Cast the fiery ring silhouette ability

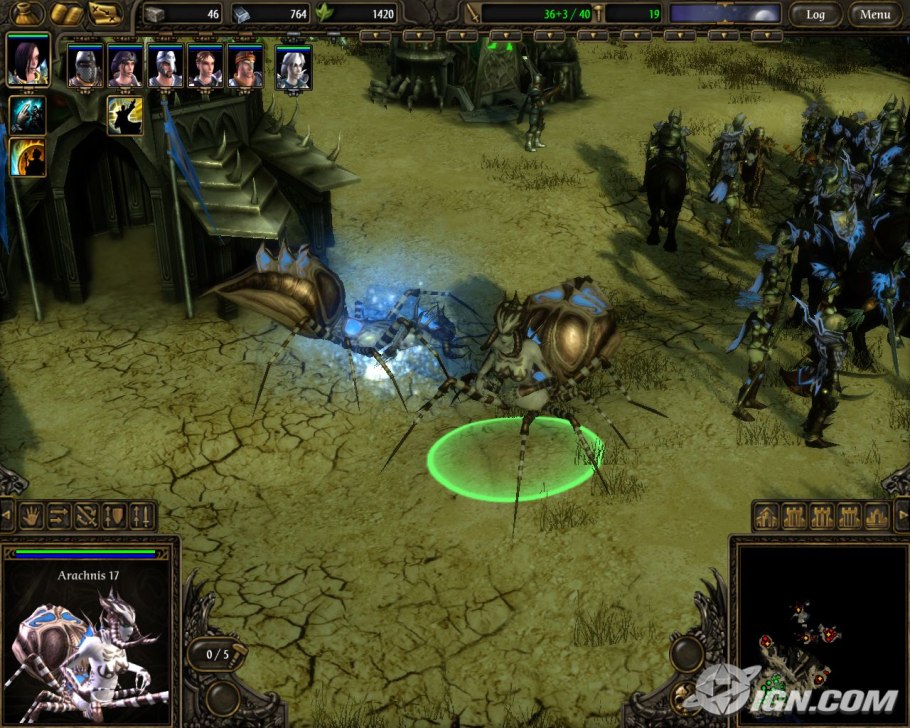click(x=28, y=157)
